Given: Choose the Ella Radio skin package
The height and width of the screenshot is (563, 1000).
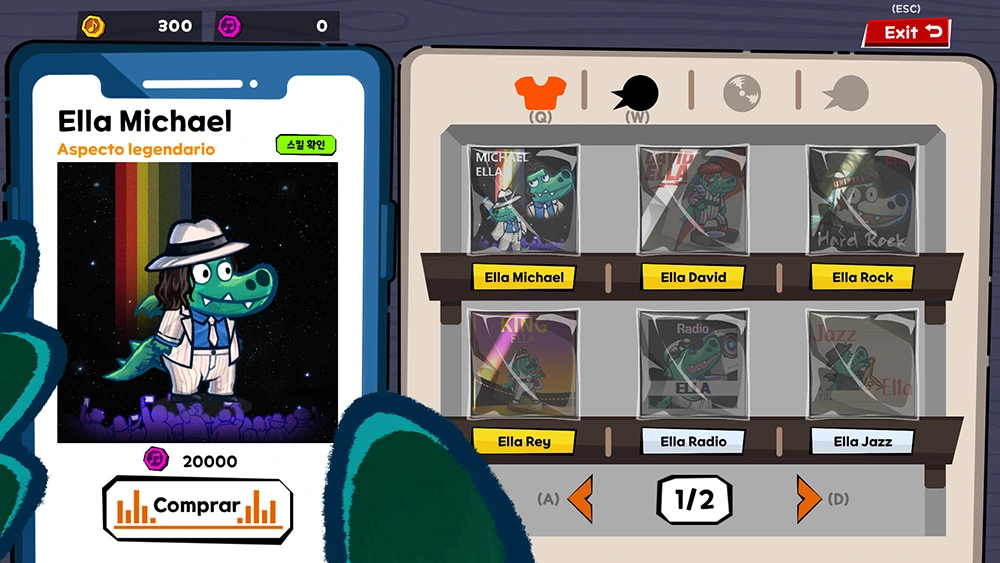Looking at the screenshot, I should point(693,364).
